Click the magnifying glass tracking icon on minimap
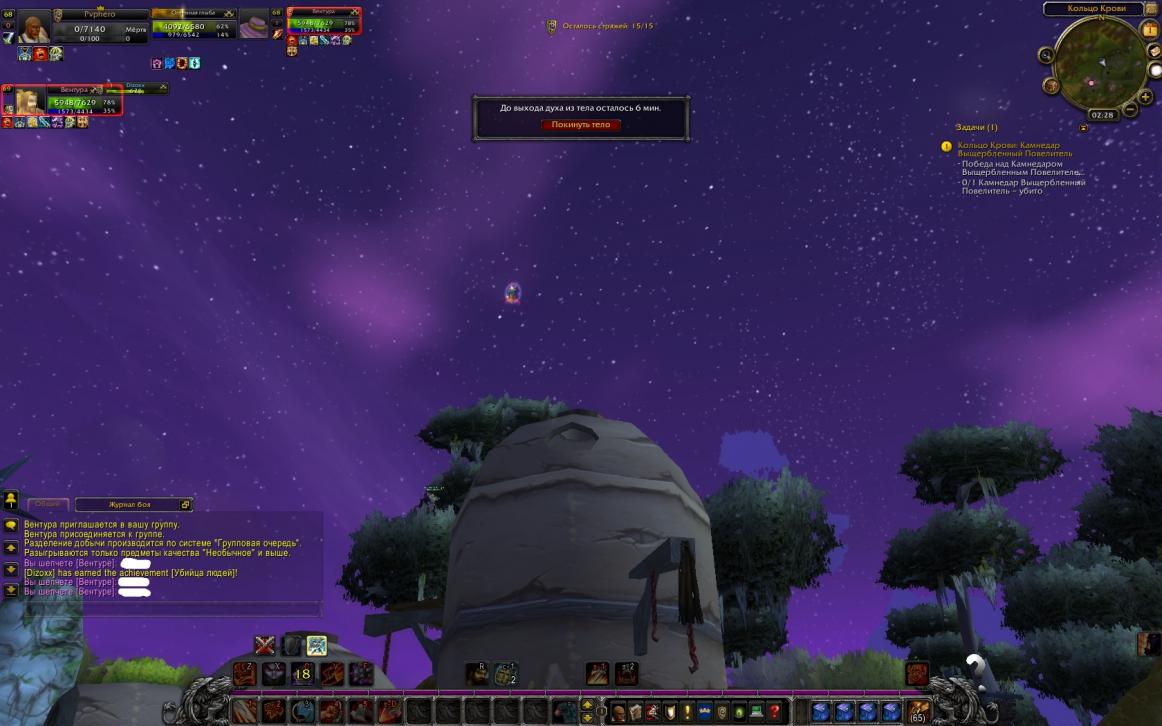Image resolution: width=1162 pixels, height=726 pixels. point(1047,55)
